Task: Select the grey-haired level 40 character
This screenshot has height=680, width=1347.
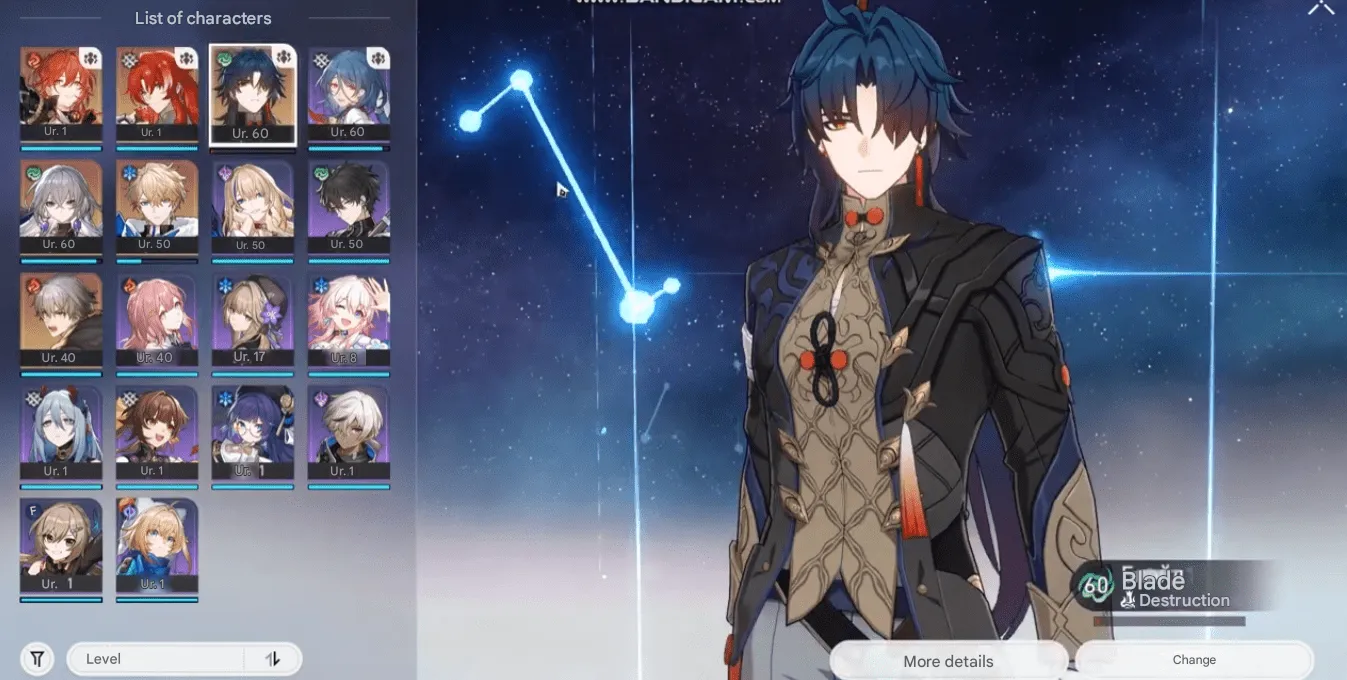Action: (61, 320)
